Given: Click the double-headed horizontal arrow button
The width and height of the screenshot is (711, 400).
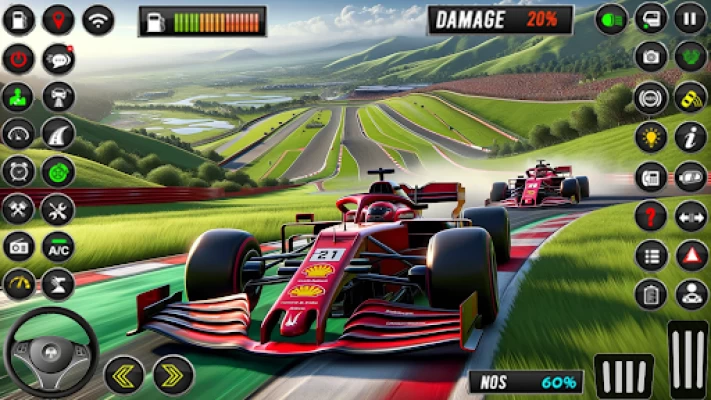Looking at the screenshot, I should tap(690, 216).
